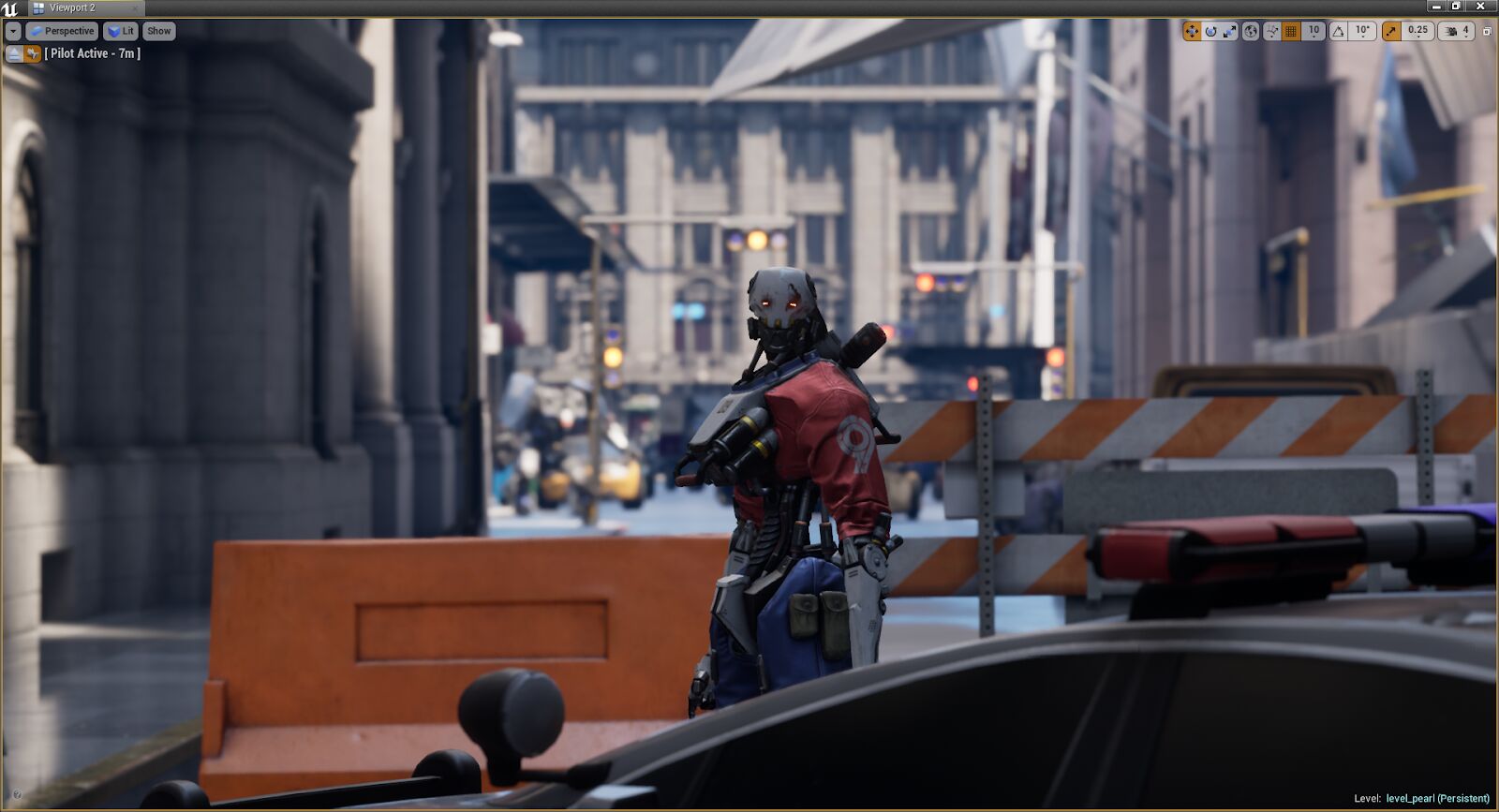Toggle grid snapping
Viewport: 1499px width, 812px height.
click(1289, 31)
